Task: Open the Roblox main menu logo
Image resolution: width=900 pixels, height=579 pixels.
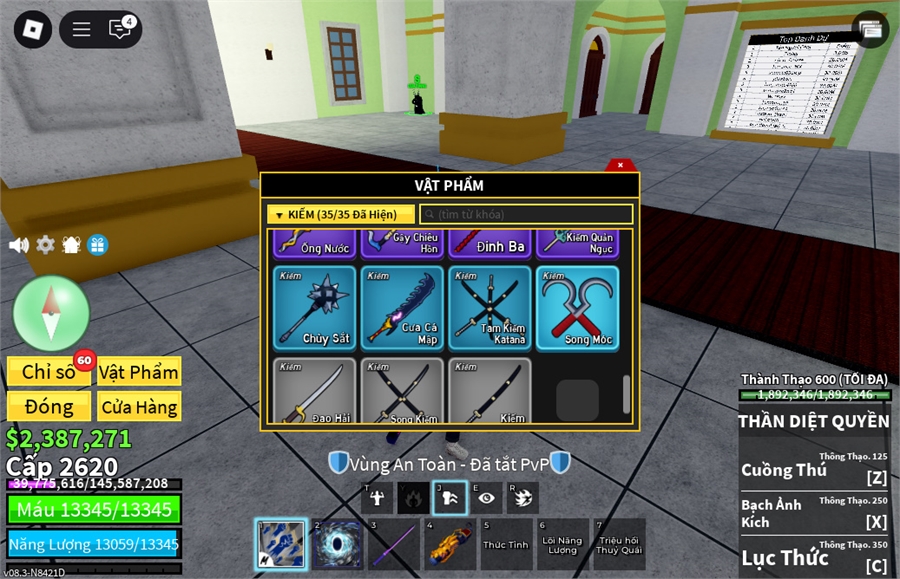Action: 33,29
